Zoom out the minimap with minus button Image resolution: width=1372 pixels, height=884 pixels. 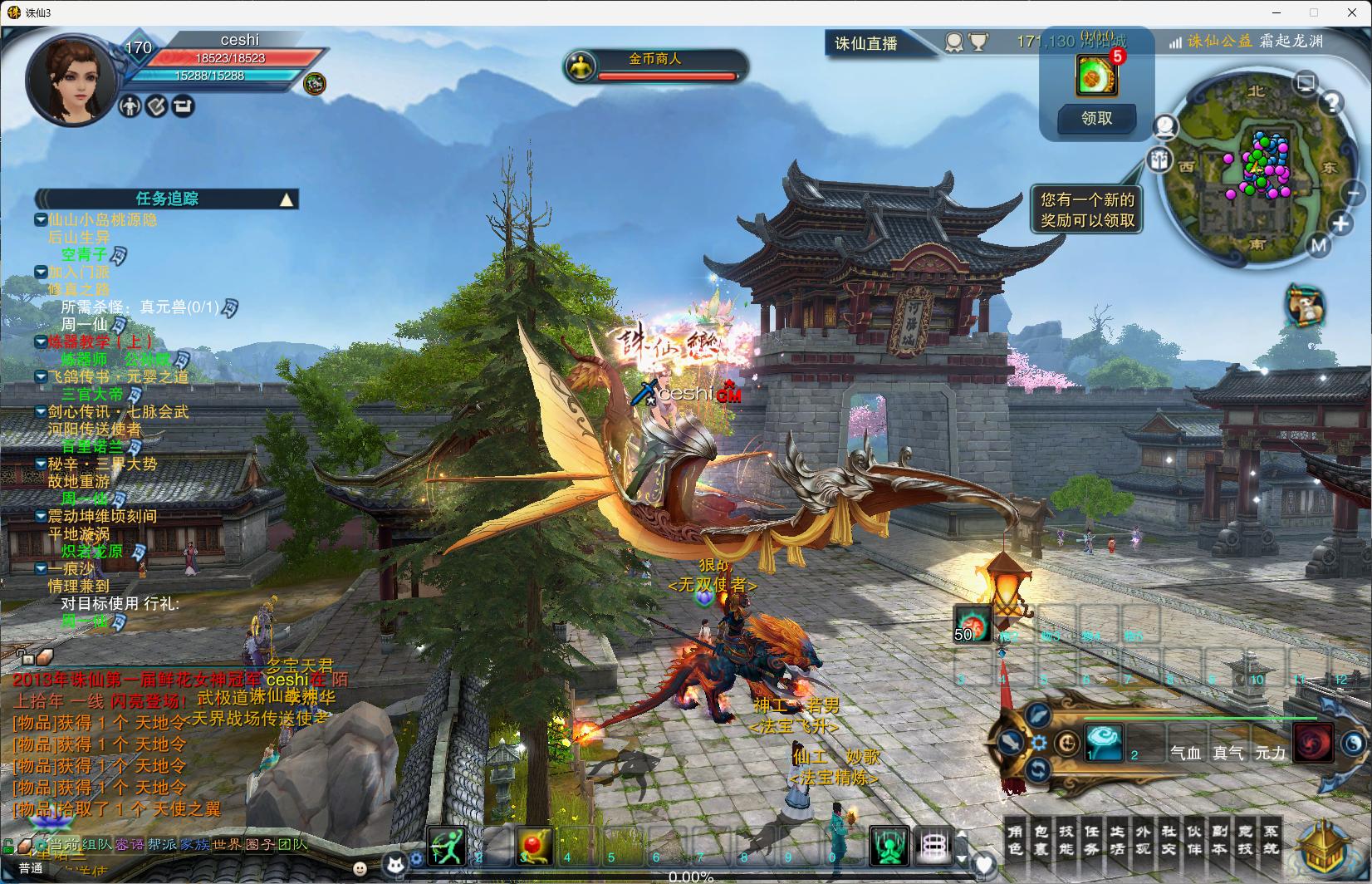[x=1353, y=194]
